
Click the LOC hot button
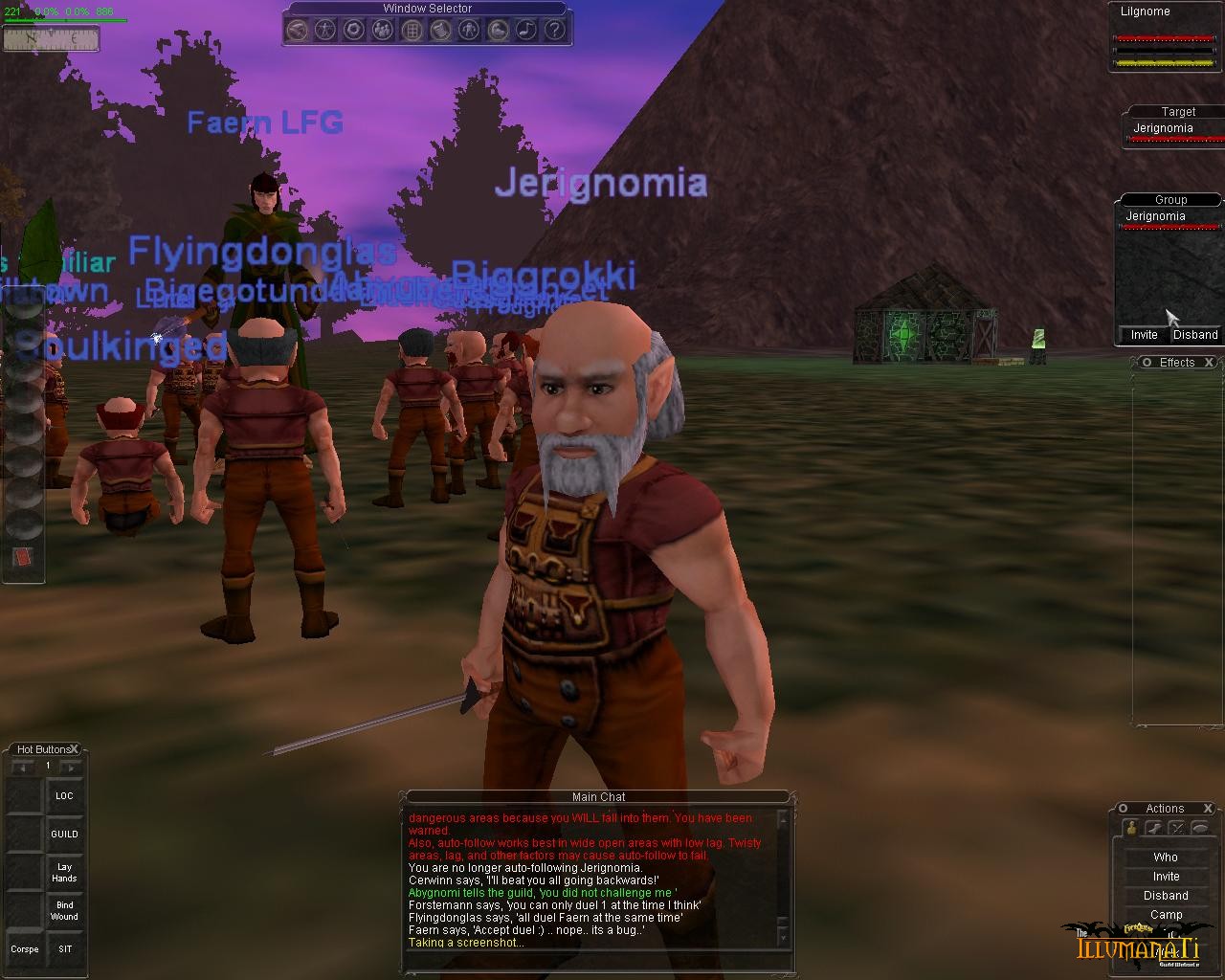[64, 796]
